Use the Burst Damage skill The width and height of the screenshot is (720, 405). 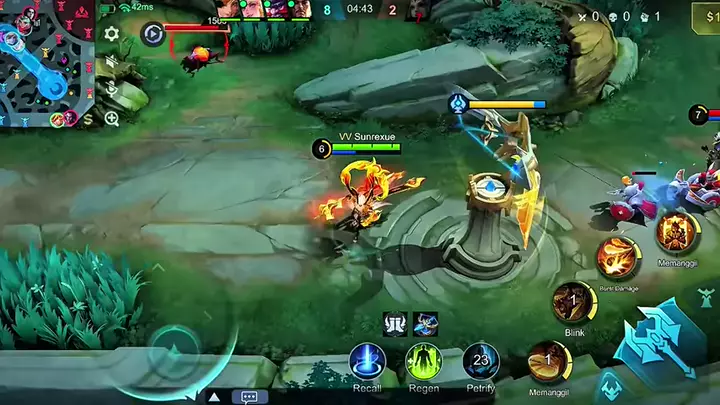(617, 257)
